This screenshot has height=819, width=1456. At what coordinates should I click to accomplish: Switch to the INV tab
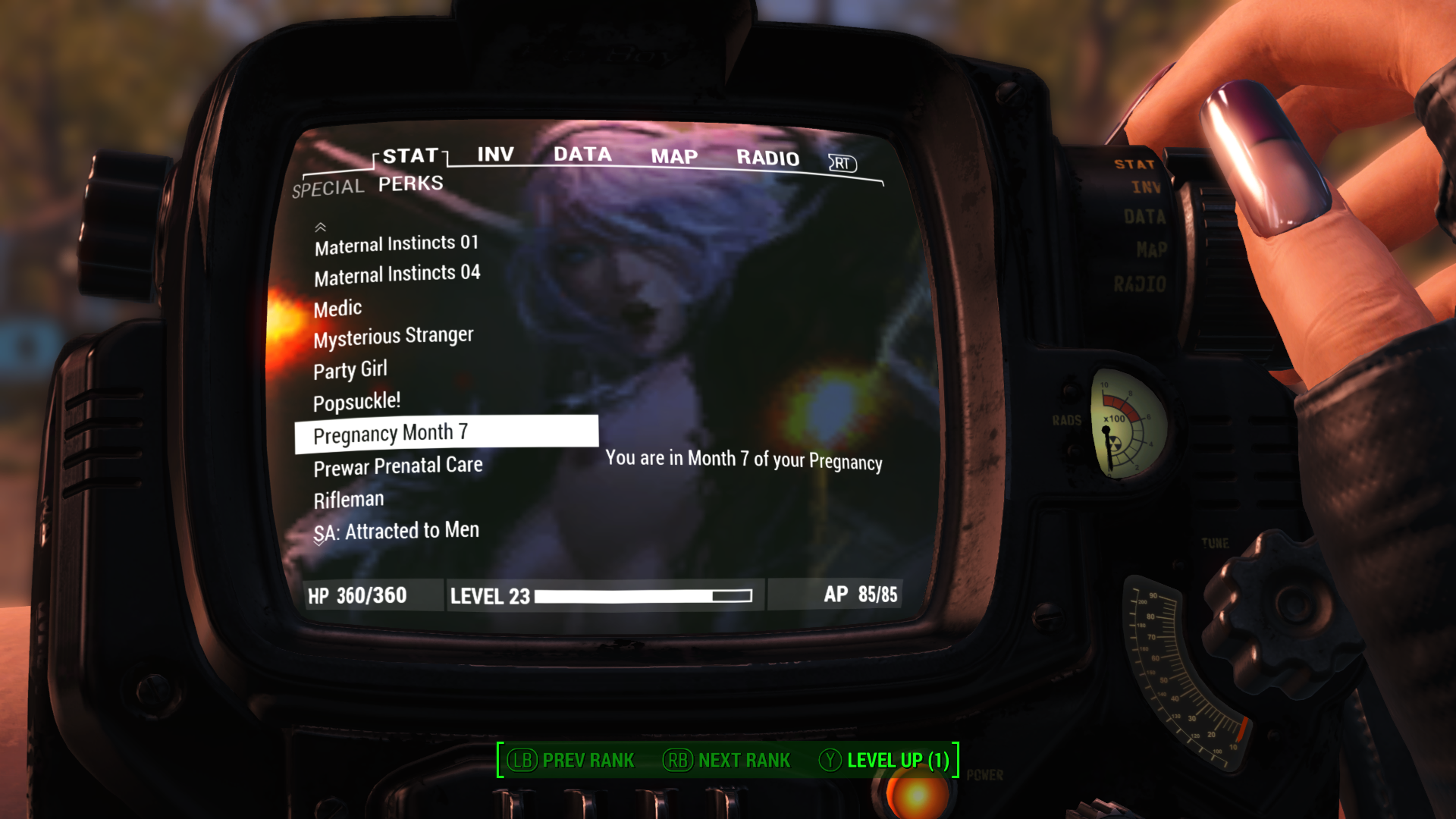point(495,155)
